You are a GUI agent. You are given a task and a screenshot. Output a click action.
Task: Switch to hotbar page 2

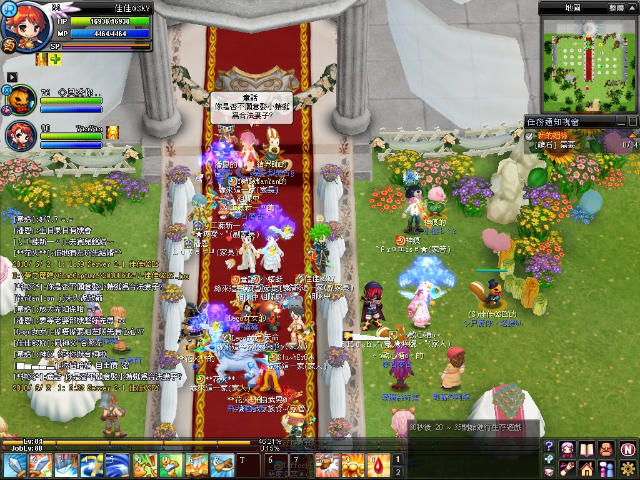[x=398, y=471]
